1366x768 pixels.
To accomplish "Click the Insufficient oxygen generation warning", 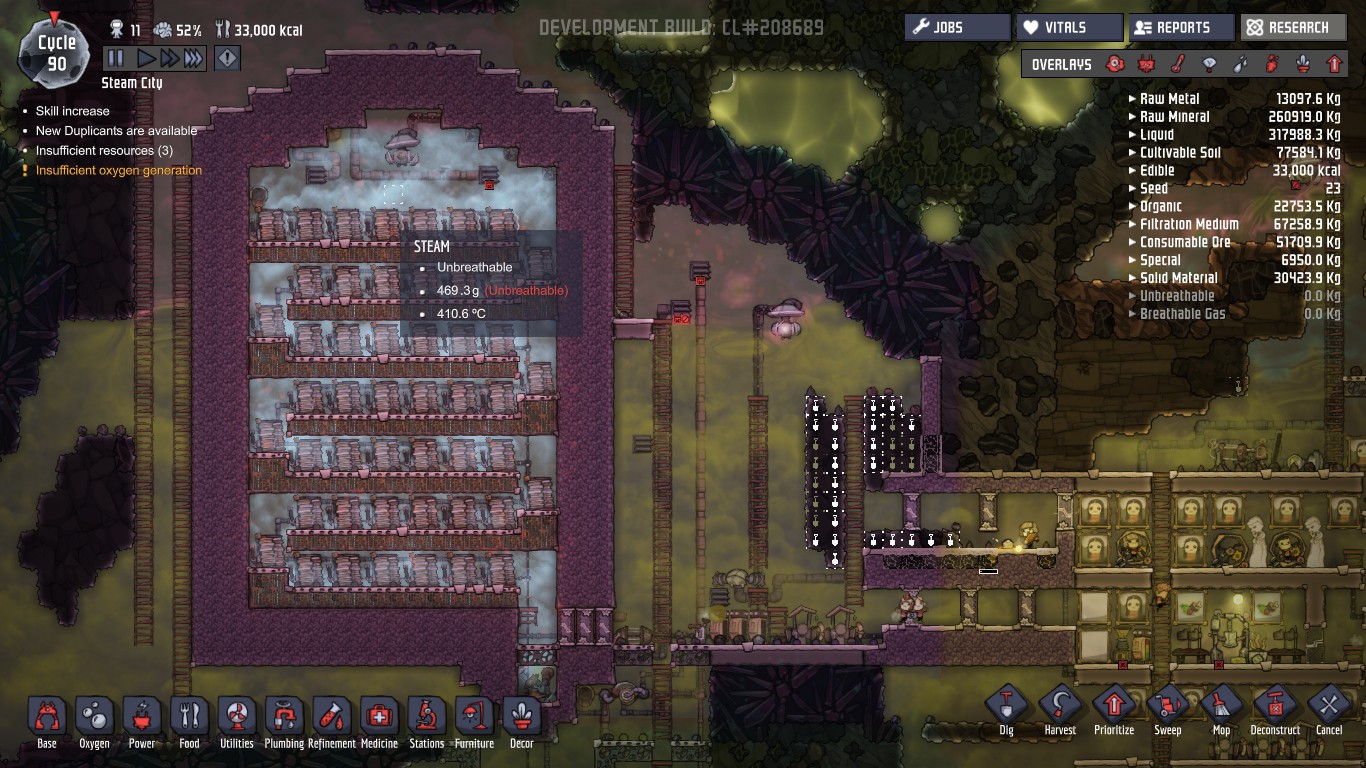I will click(118, 171).
